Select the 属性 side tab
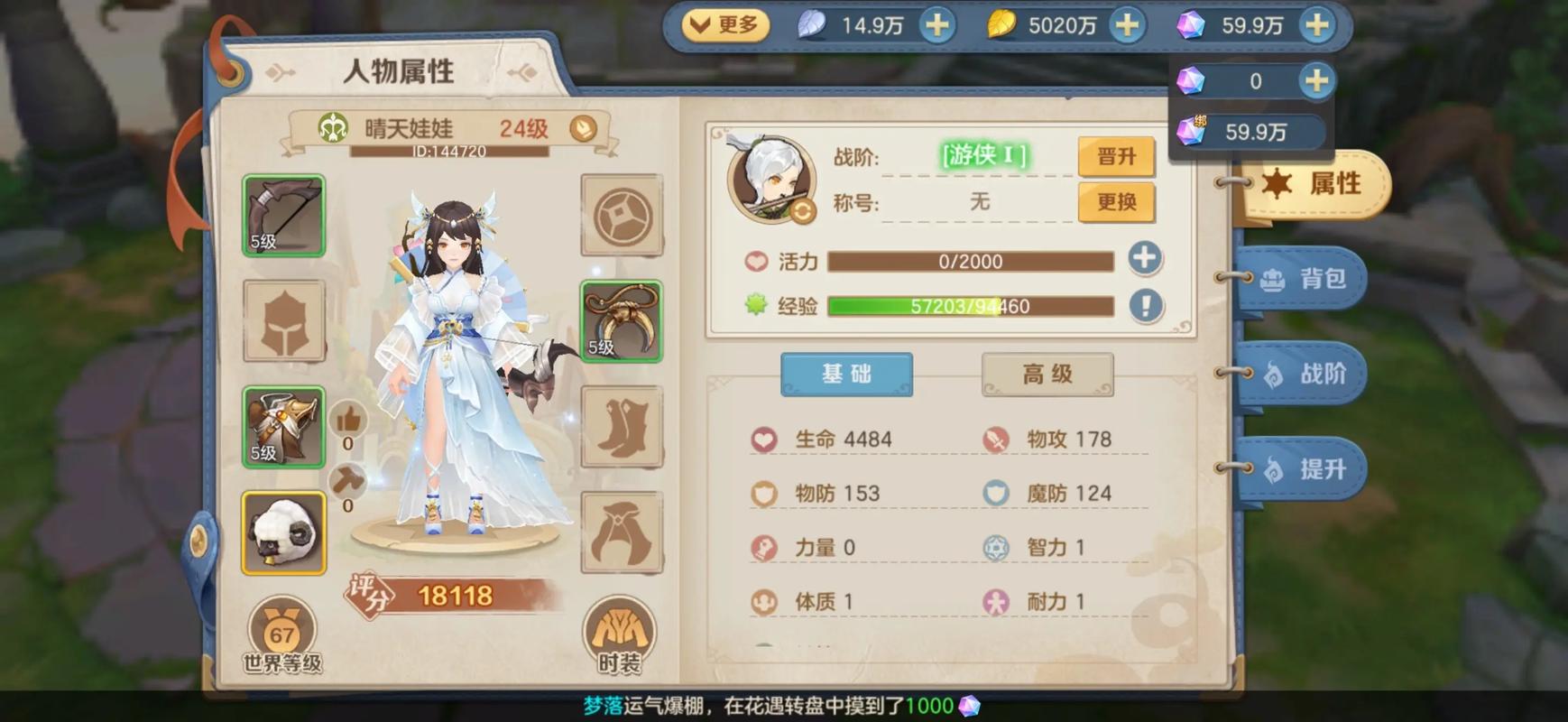 [1317, 184]
